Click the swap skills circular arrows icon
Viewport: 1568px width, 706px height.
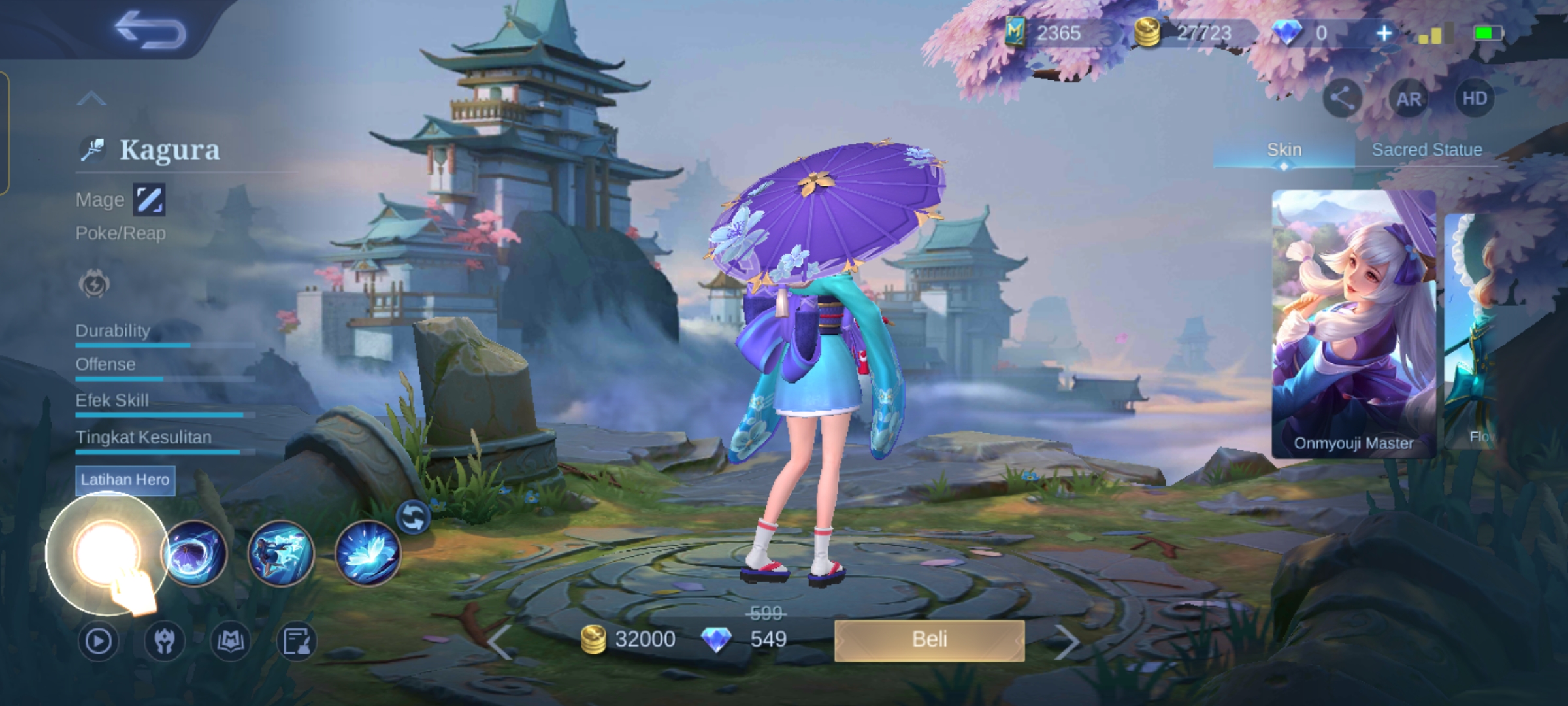413,518
